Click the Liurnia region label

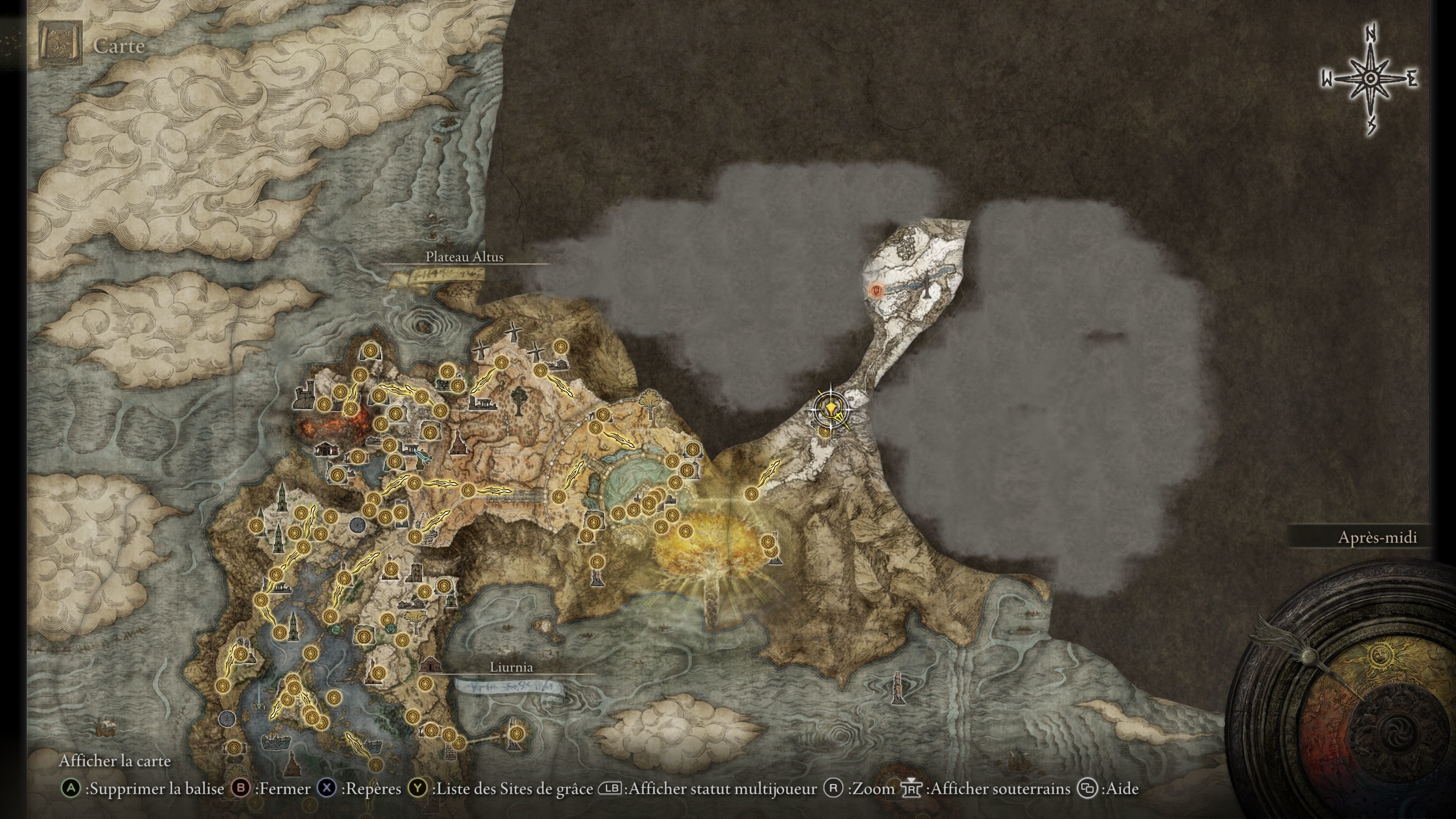click(511, 667)
